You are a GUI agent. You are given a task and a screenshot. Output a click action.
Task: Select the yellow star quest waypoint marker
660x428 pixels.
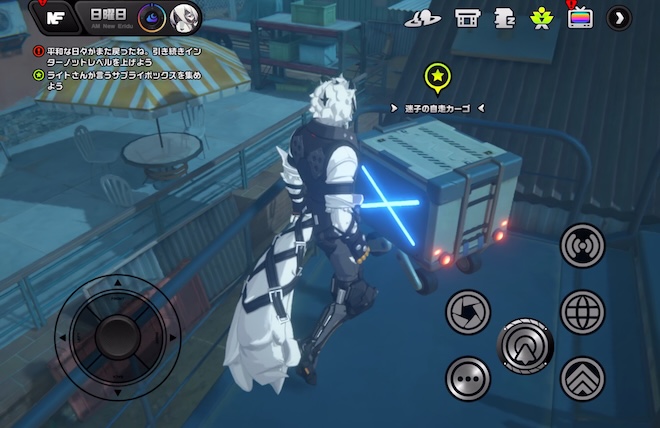point(436,75)
